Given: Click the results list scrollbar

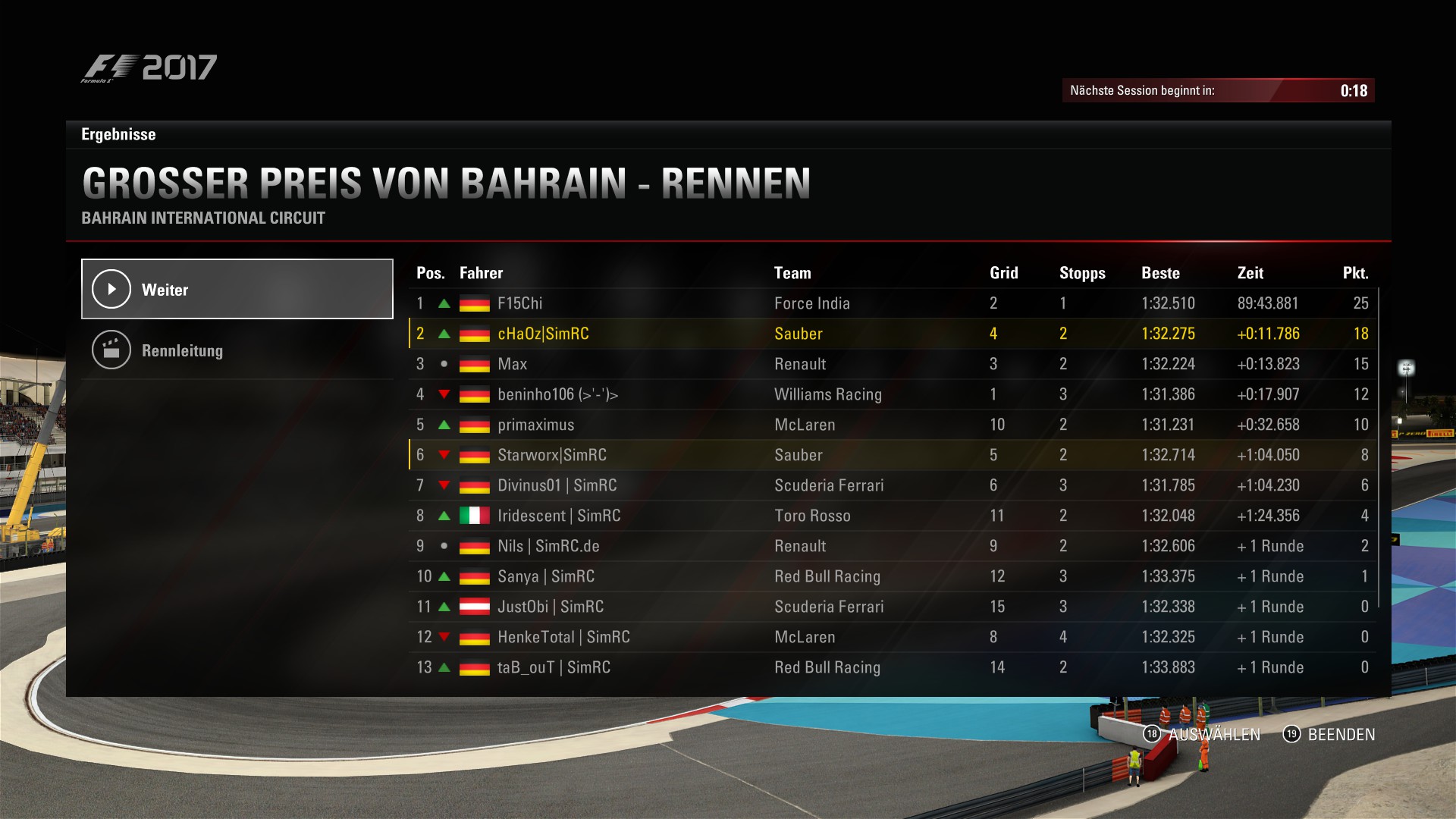Looking at the screenshot, I should [1378, 447].
